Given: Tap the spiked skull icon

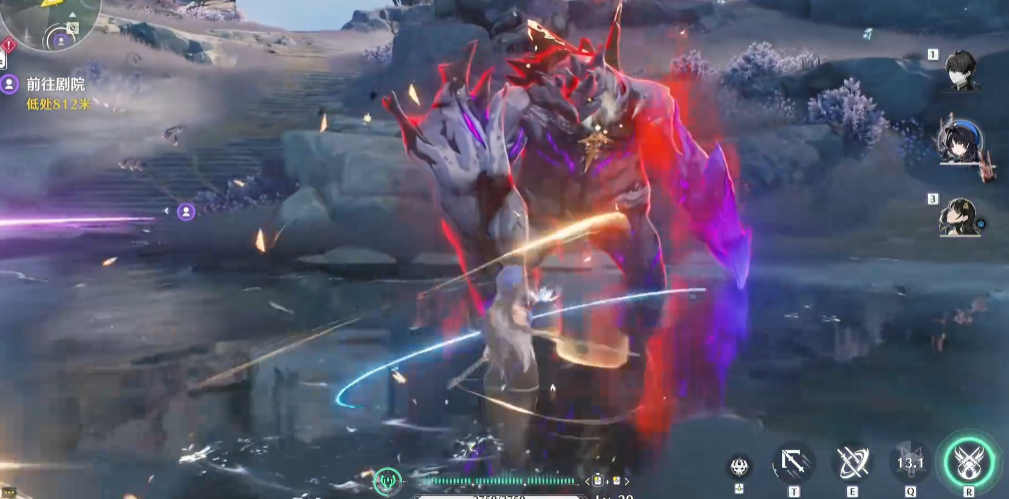Looking at the screenshot, I should (739, 466).
